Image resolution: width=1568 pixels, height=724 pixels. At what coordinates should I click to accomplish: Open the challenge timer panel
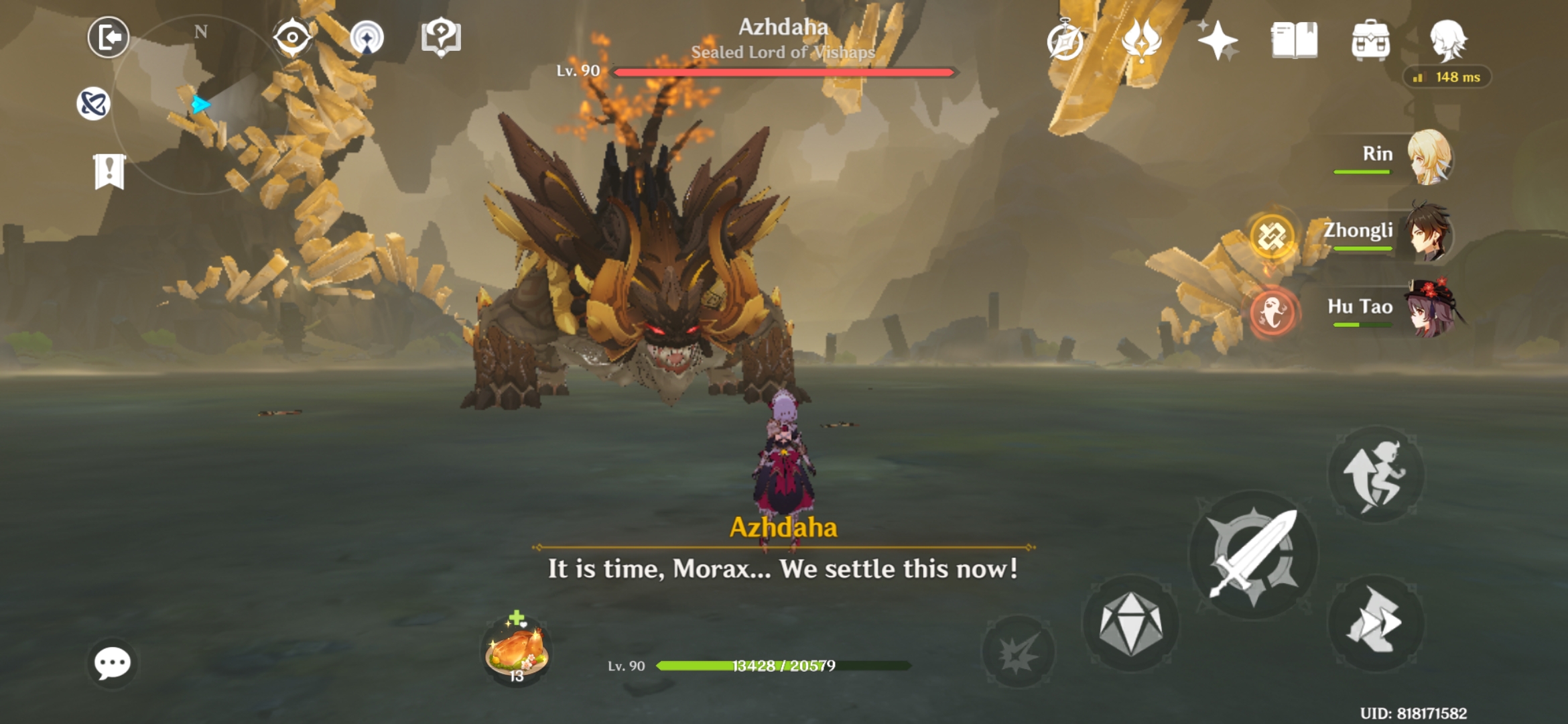coord(1067,42)
